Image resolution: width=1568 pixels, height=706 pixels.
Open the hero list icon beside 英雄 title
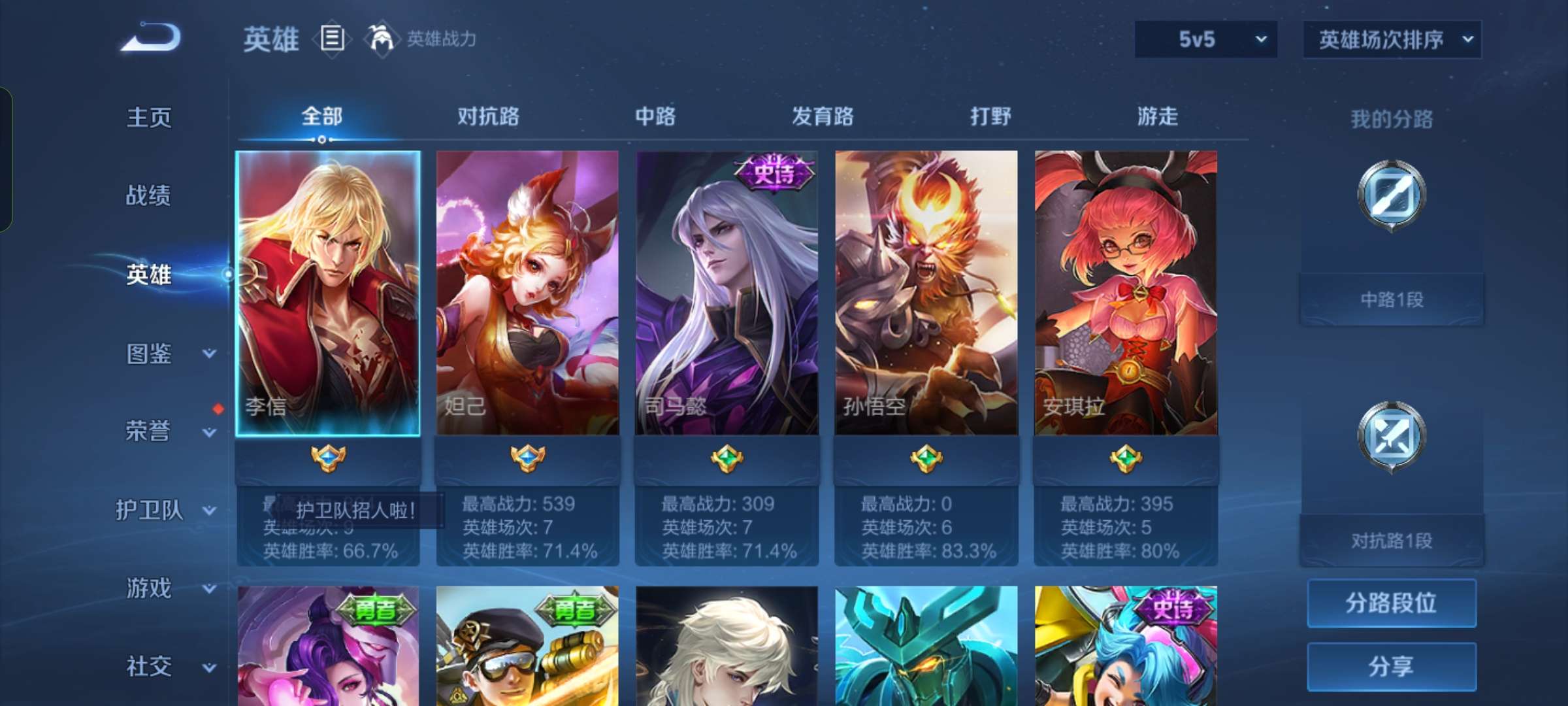coord(333,39)
